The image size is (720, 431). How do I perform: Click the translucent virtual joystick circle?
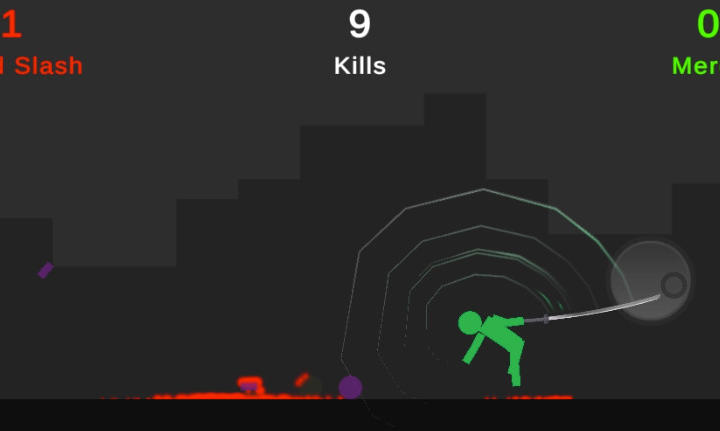coord(651,281)
